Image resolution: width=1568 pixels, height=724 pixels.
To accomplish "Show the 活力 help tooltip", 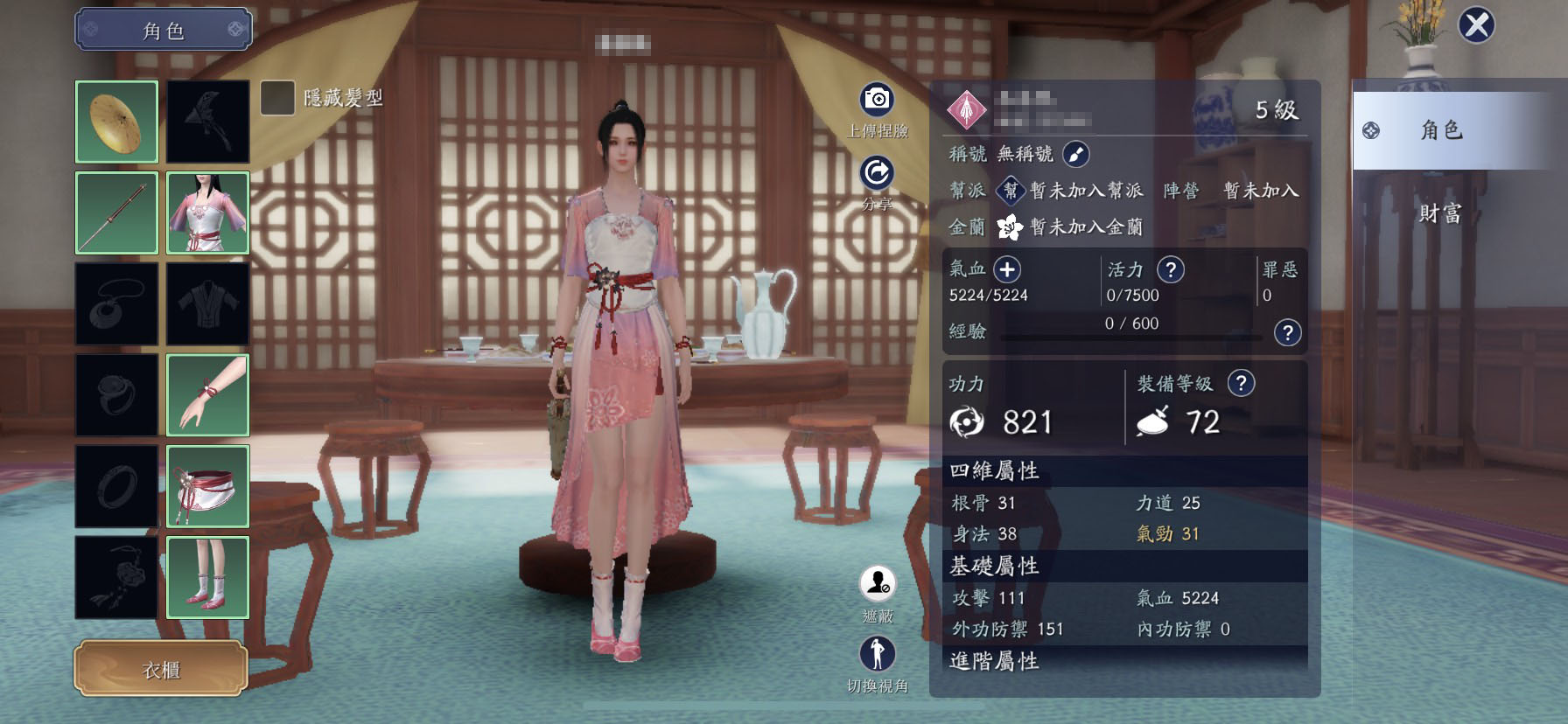I will pyautogui.click(x=1171, y=269).
